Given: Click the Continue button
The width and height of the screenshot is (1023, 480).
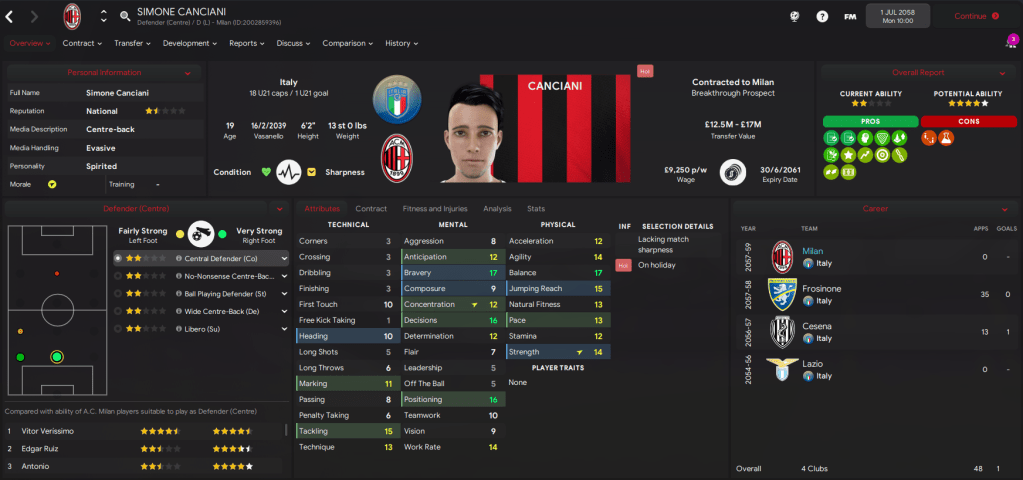Looking at the screenshot, I should pyautogui.click(x=975, y=16).
